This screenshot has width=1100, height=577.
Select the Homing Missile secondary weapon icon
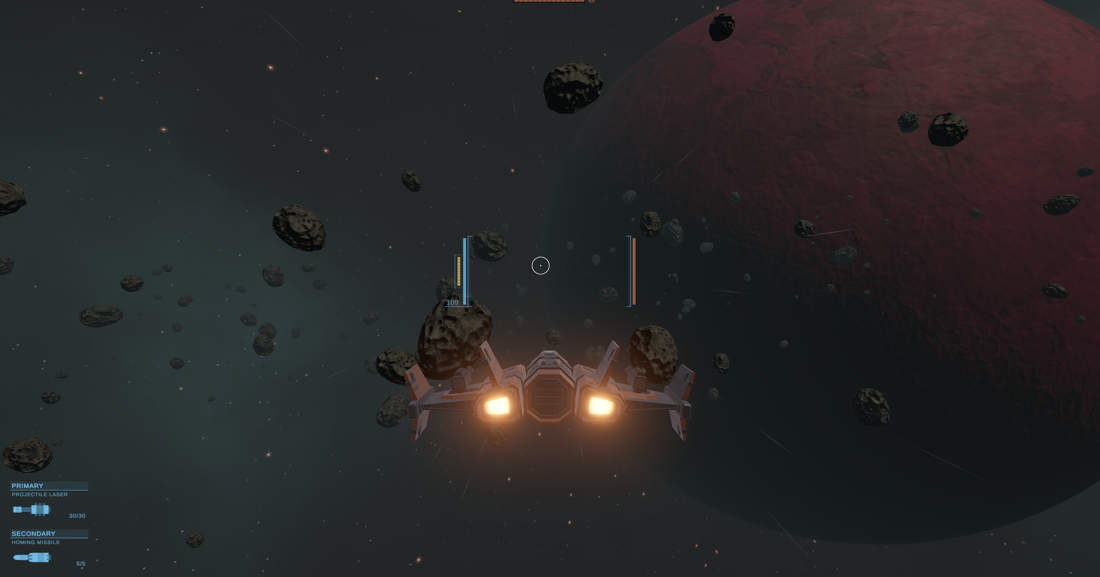31,557
